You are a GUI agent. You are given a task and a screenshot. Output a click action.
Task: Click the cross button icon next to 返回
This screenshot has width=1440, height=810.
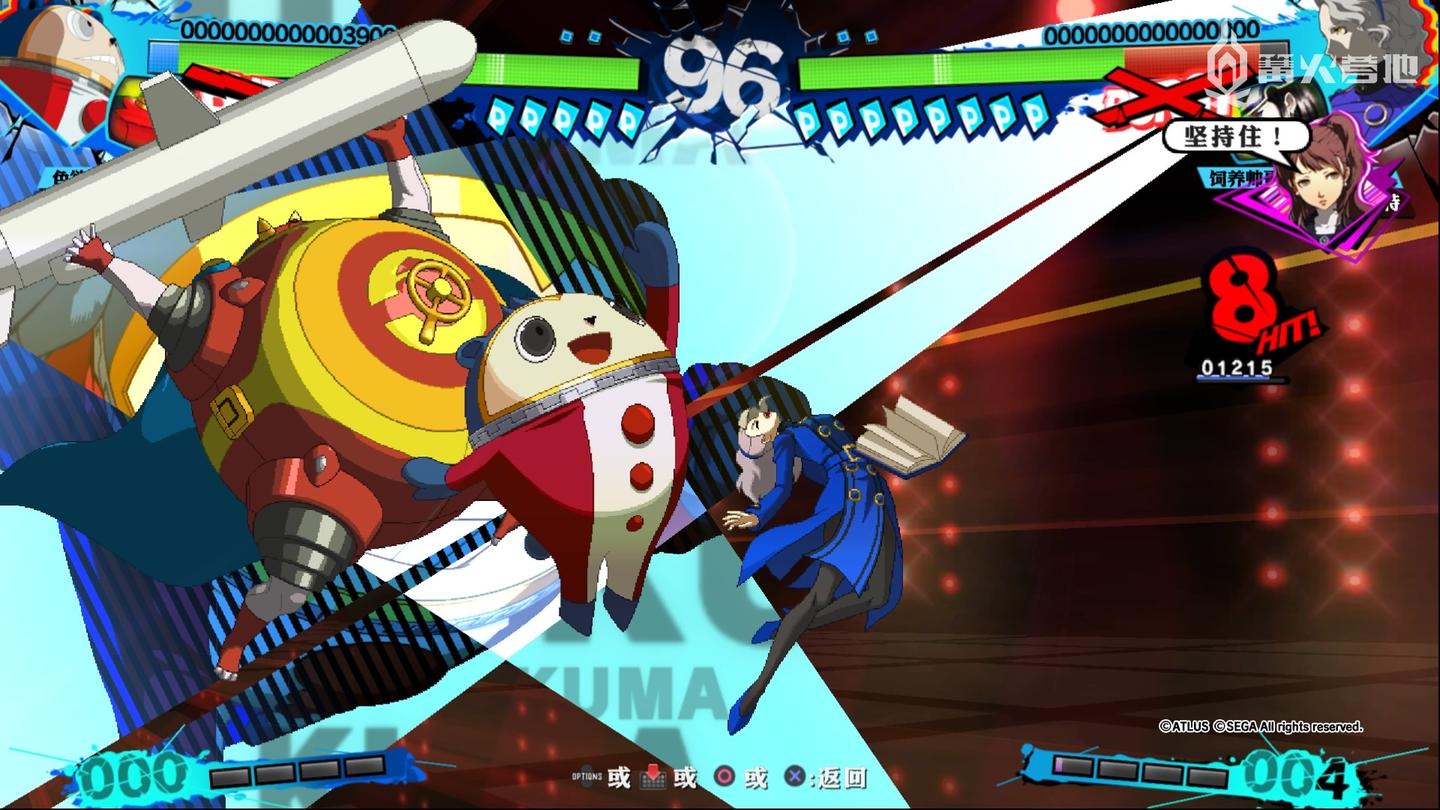pos(794,776)
